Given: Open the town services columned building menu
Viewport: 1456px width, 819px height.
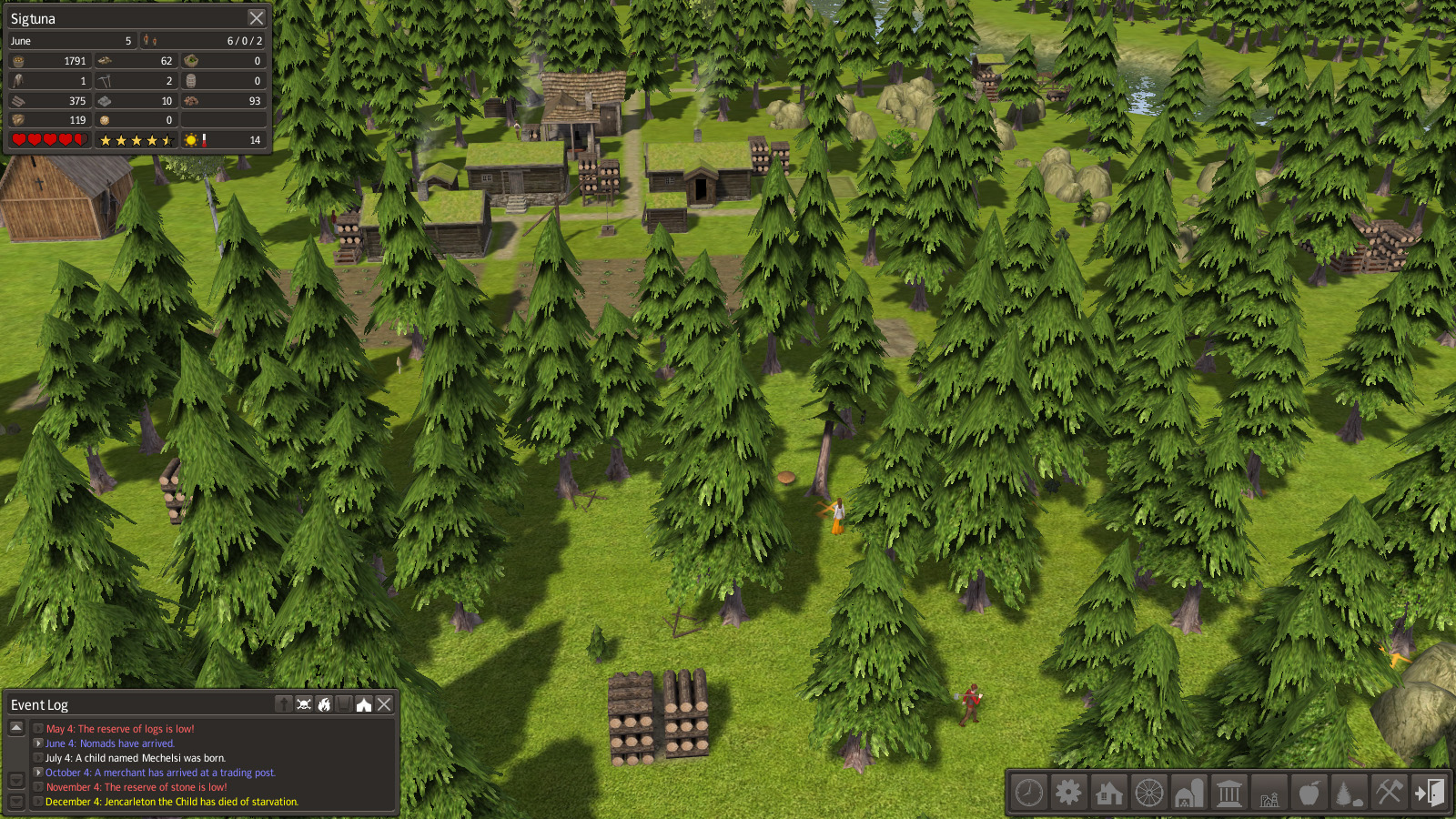Looking at the screenshot, I should click(1229, 793).
